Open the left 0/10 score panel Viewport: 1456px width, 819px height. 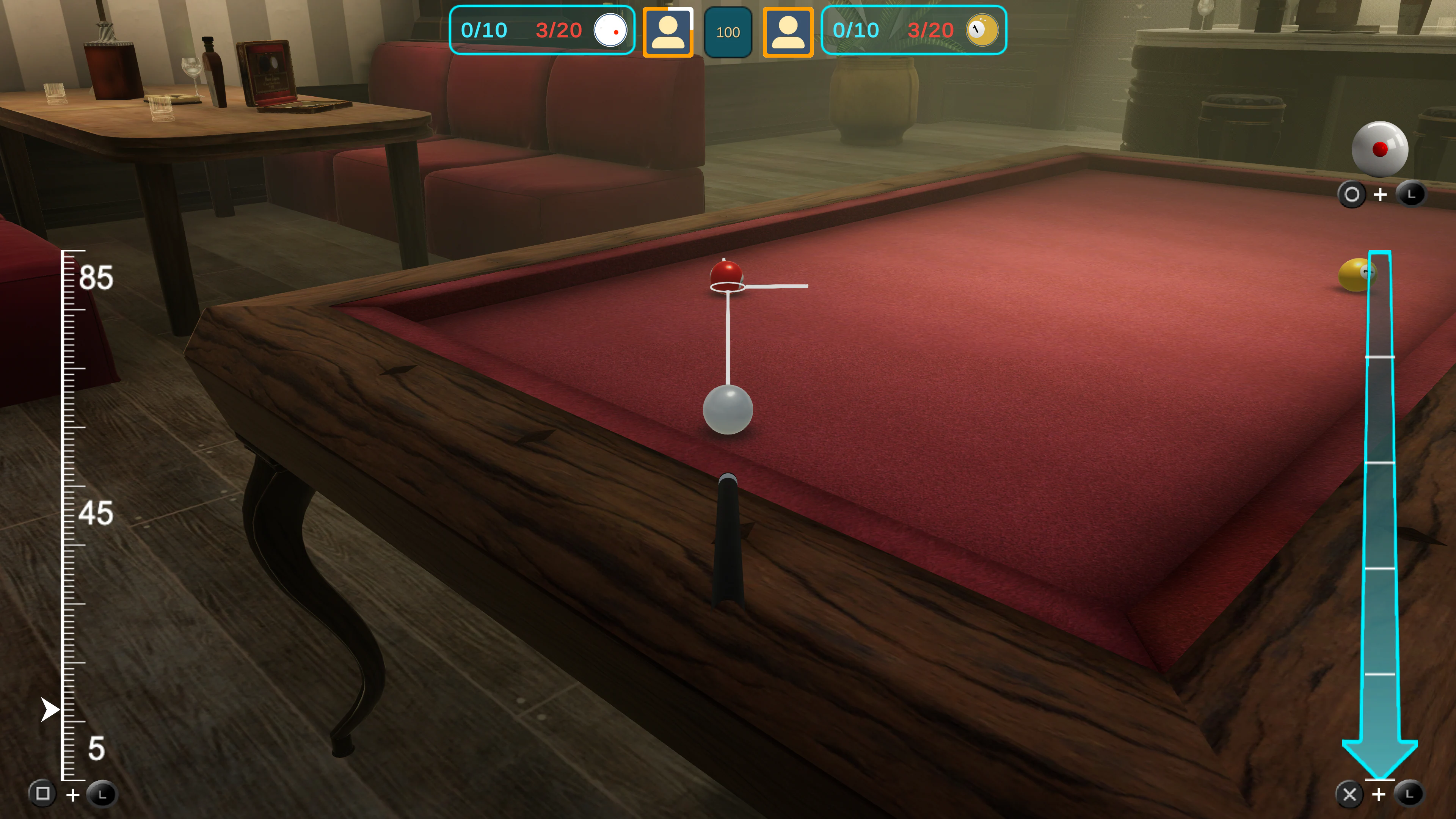click(x=485, y=30)
